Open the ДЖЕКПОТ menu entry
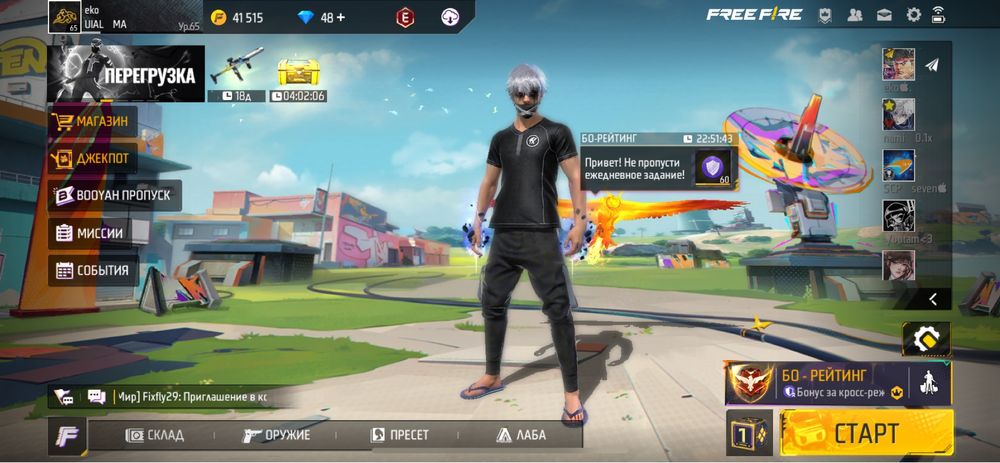1000x463 pixels. 93,158
